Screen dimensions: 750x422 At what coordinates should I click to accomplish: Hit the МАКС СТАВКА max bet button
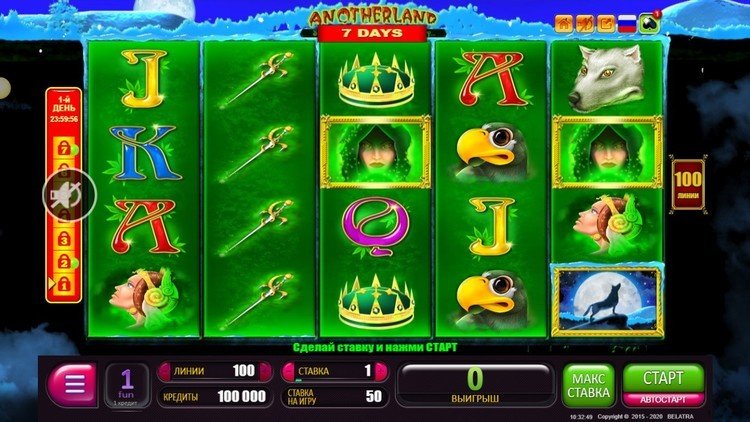pos(588,385)
